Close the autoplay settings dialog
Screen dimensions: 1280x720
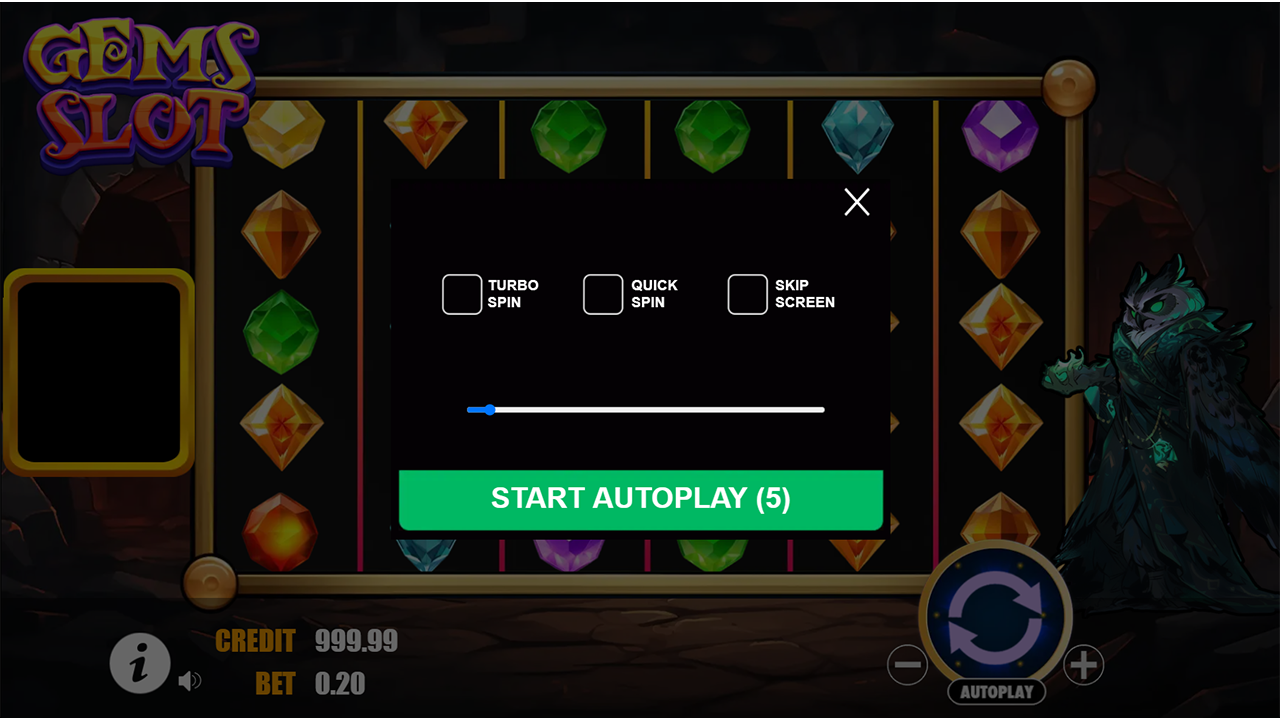pyautogui.click(x=856, y=202)
